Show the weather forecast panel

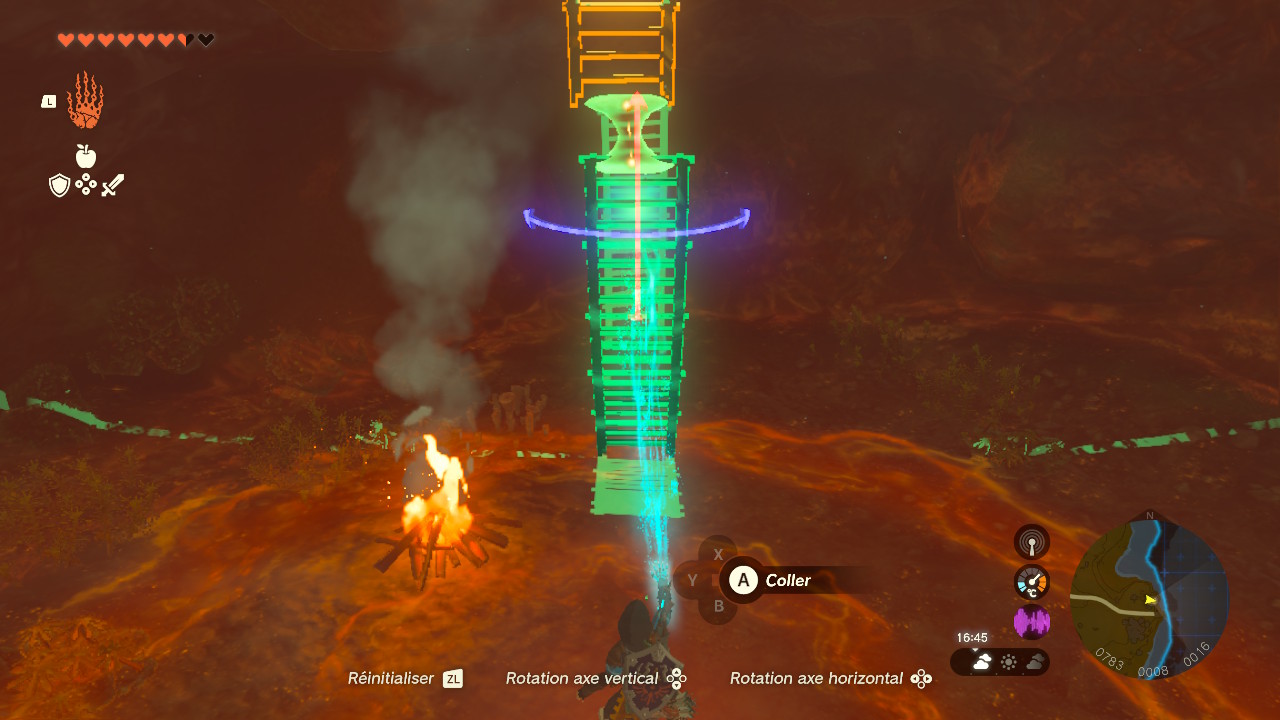point(1000,662)
